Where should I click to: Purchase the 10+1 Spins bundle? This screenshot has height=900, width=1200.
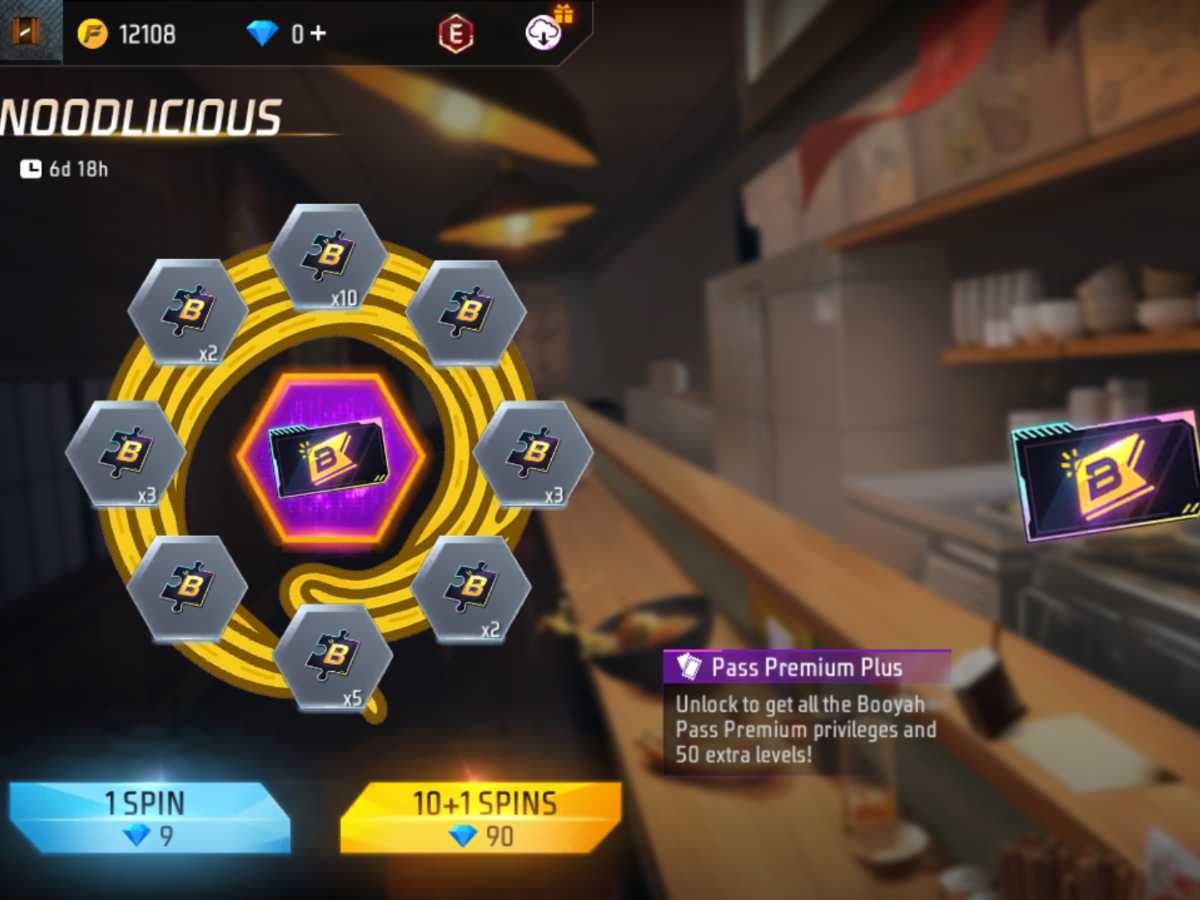pos(480,817)
